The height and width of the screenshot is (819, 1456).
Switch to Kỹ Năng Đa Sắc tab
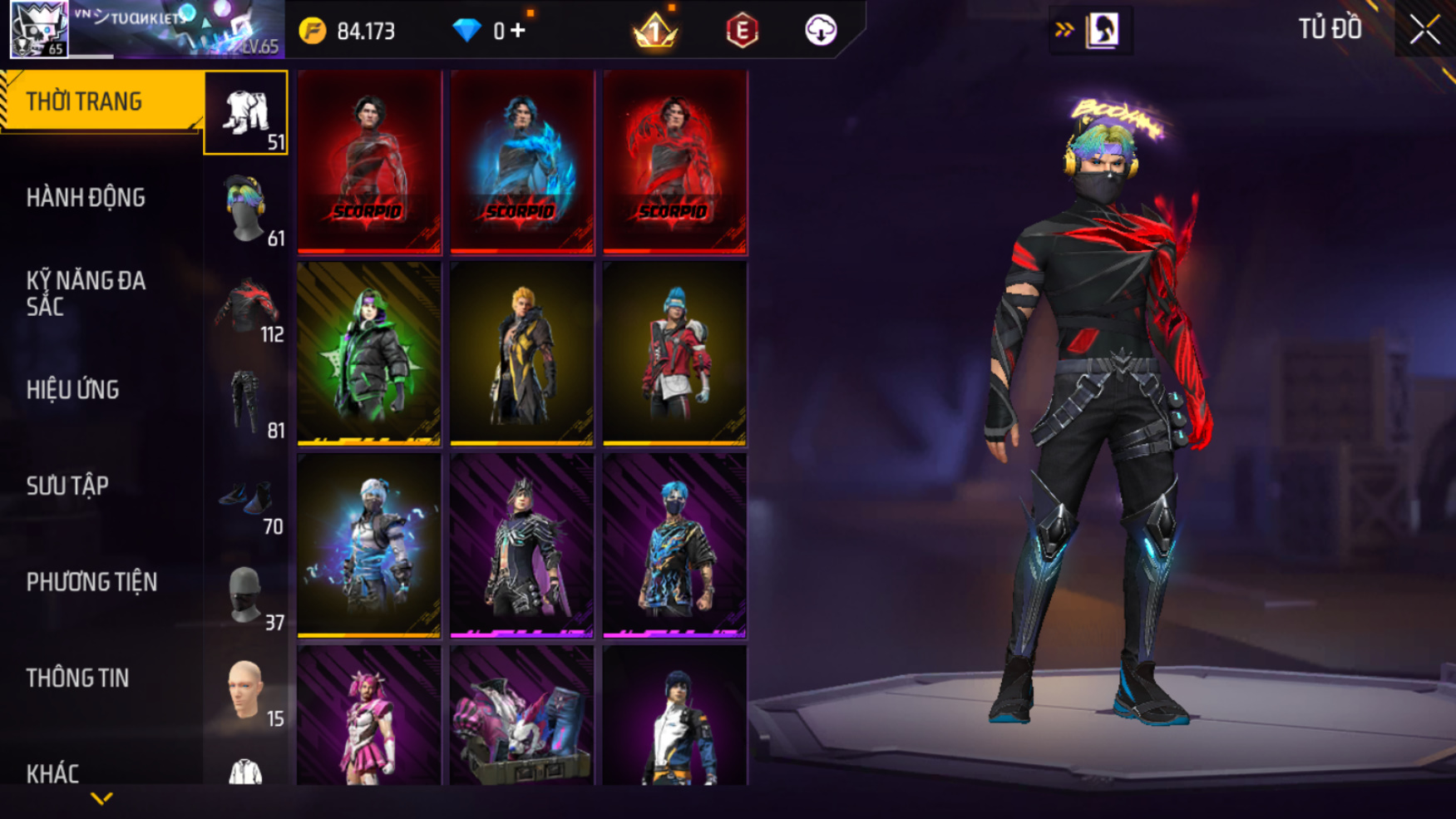86,294
